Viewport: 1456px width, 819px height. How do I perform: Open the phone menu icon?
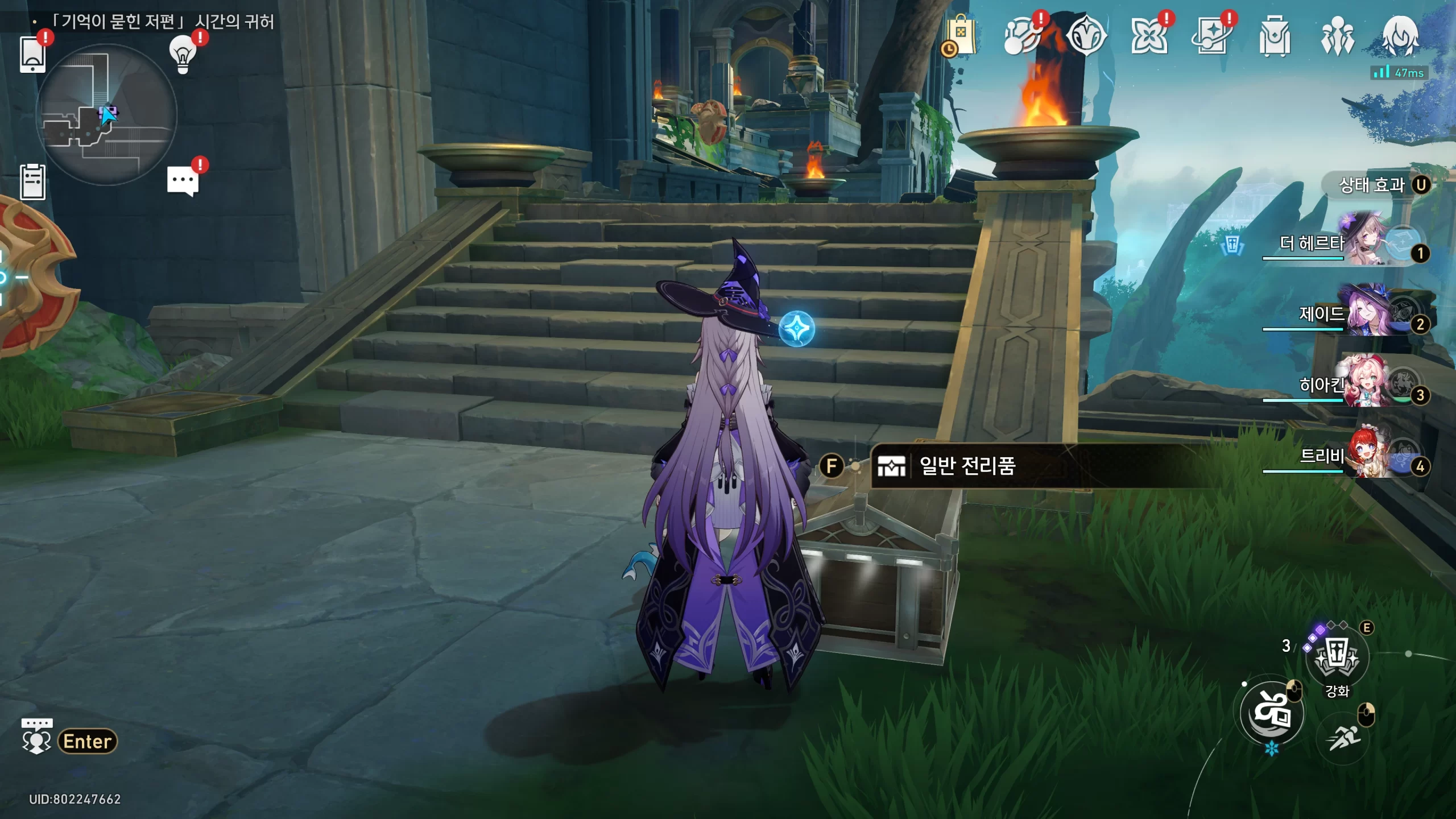(32, 55)
